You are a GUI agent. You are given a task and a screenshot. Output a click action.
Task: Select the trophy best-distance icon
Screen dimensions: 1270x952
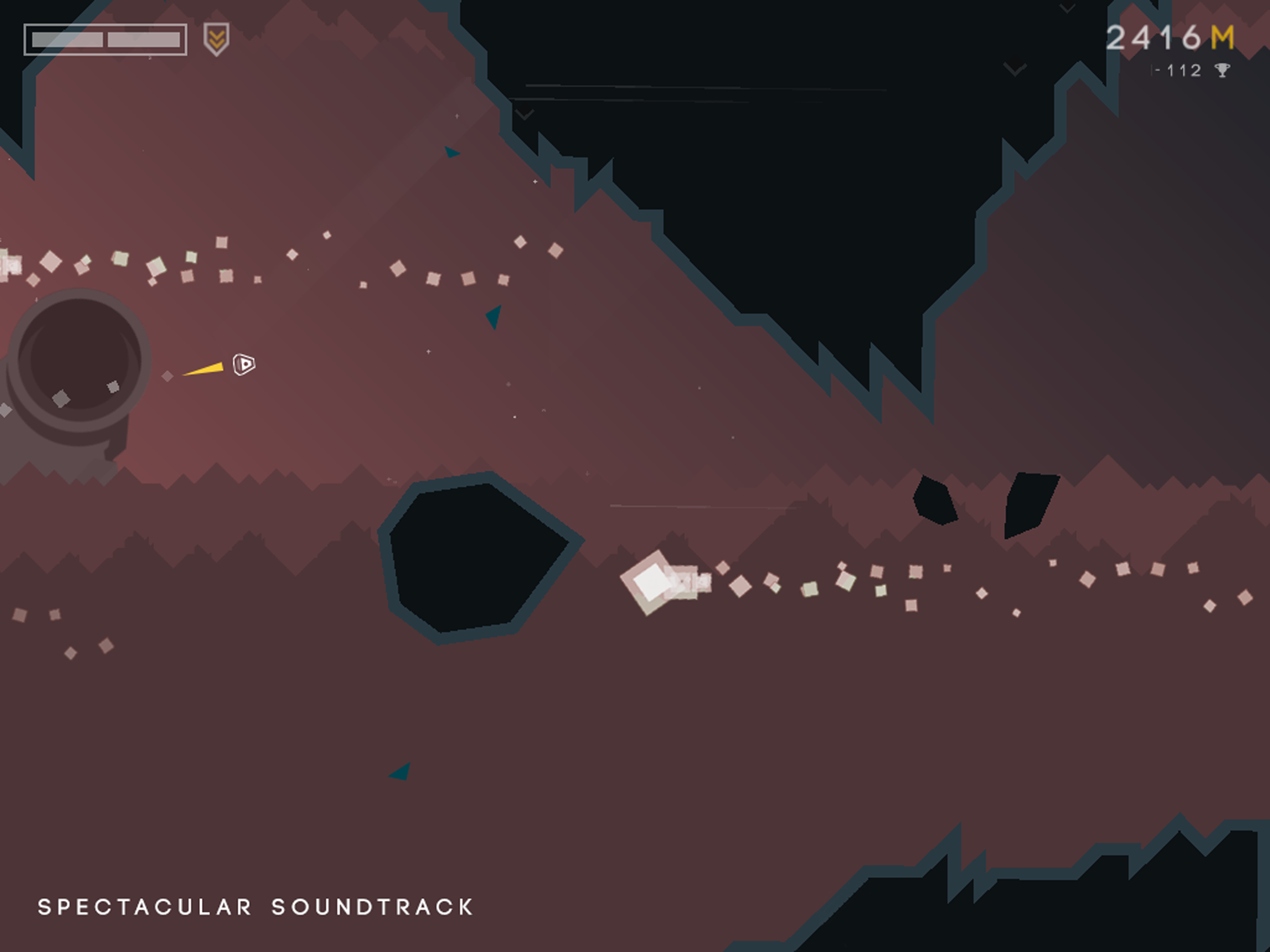pos(1222,70)
